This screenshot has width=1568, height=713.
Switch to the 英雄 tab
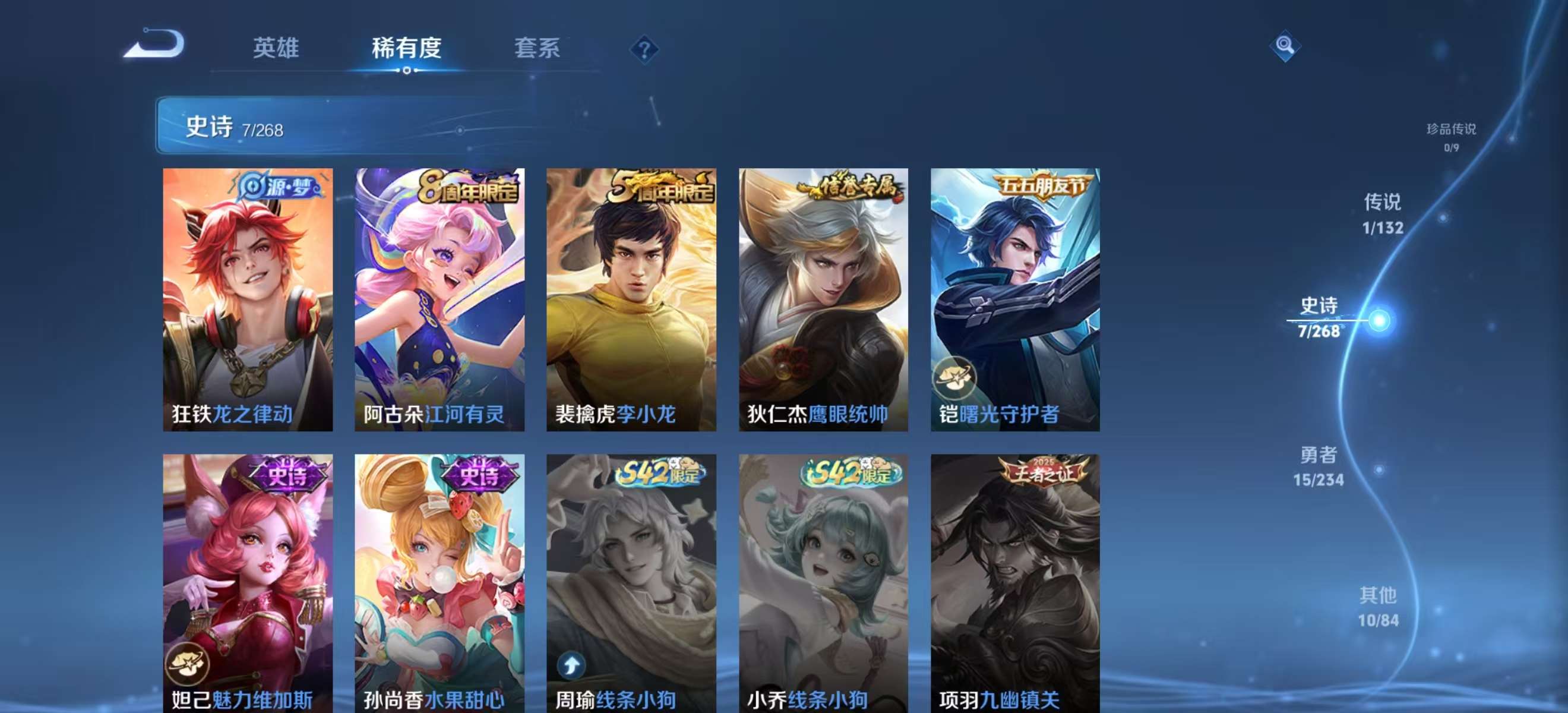(277, 49)
